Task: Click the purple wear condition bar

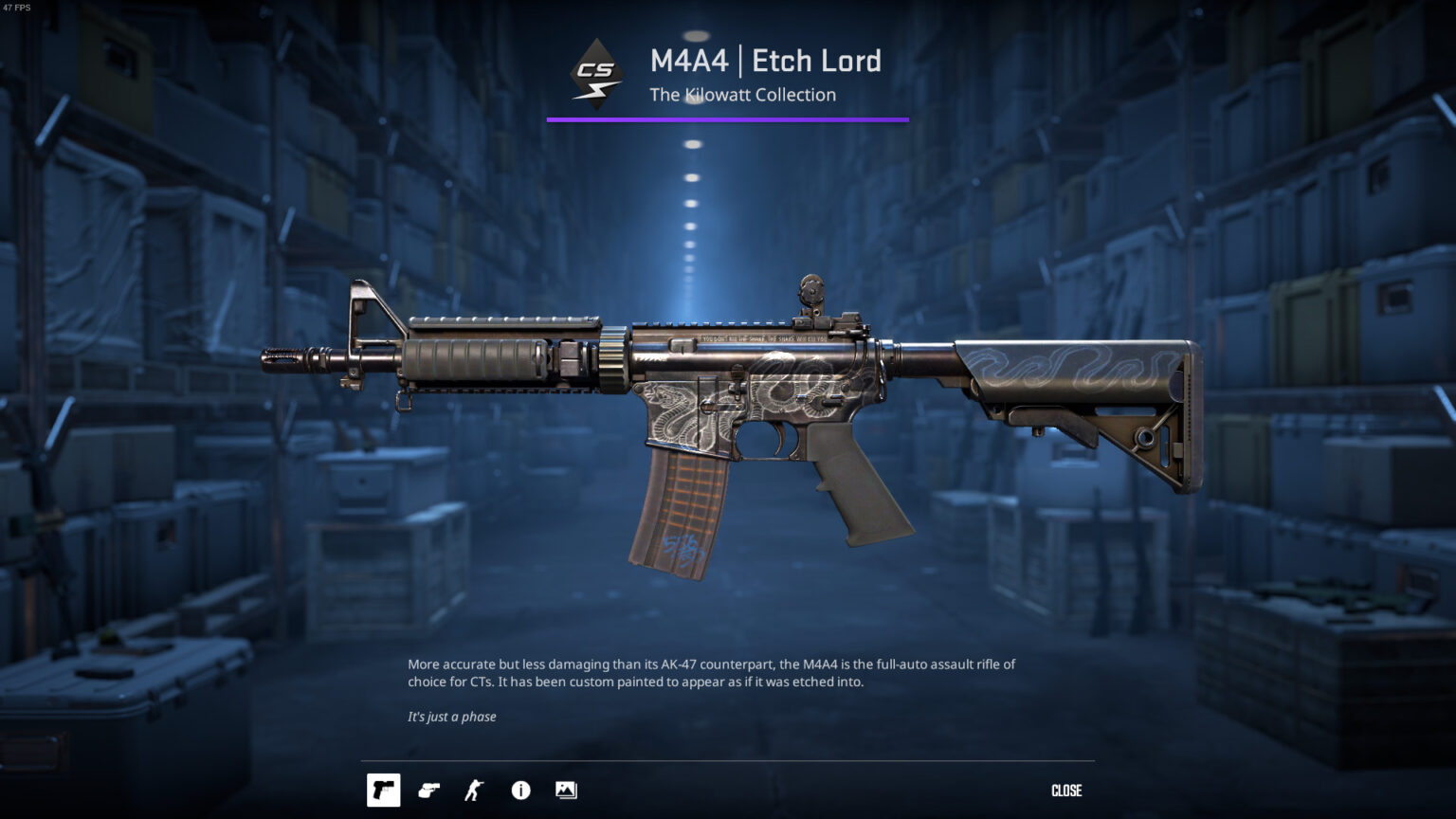Action: 727,119
